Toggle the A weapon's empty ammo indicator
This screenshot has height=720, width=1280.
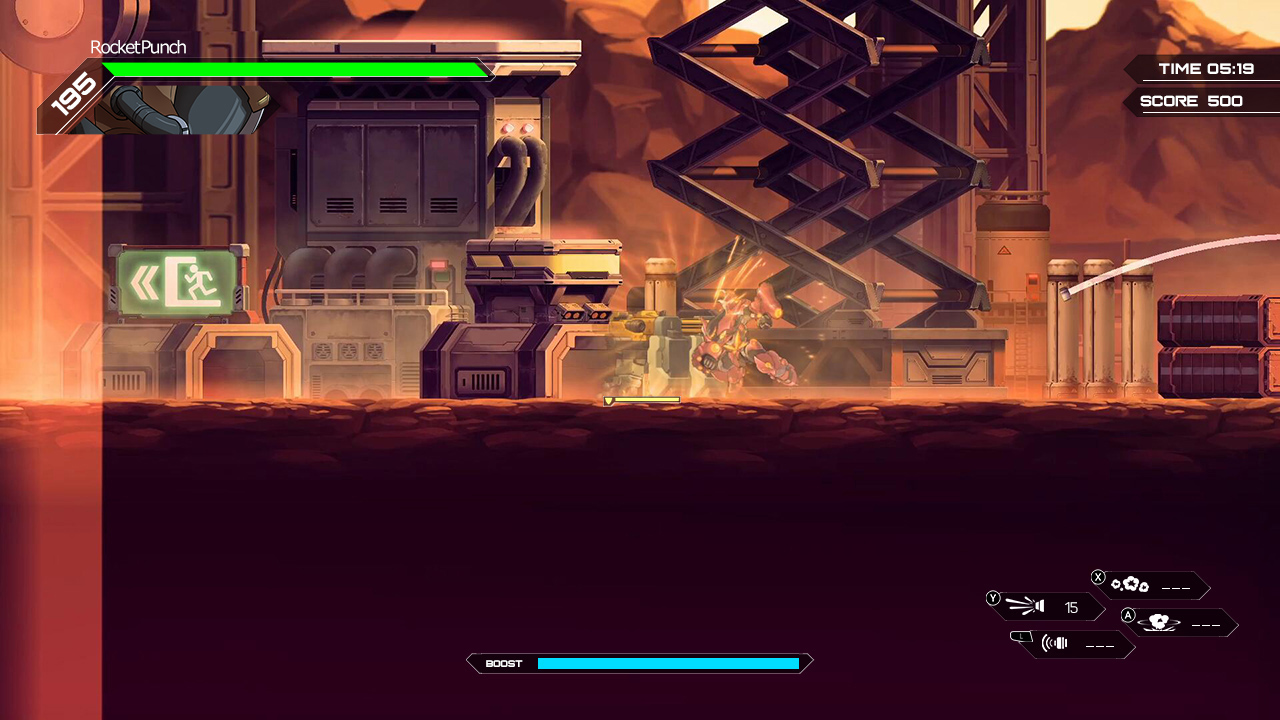point(1206,625)
